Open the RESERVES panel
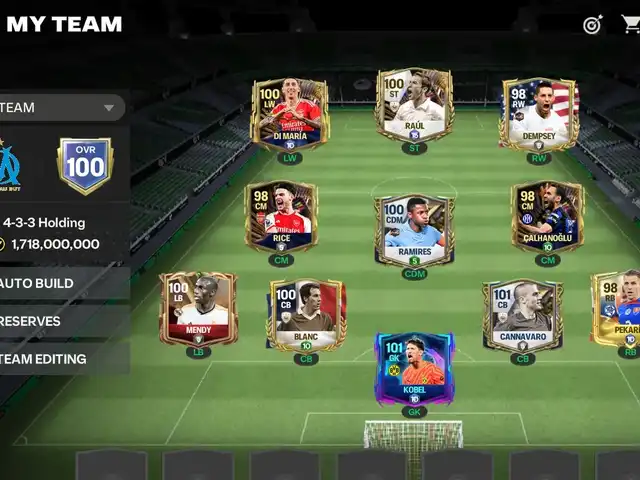The width and height of the screenshot is (640, 480). [x=62, y=321]
